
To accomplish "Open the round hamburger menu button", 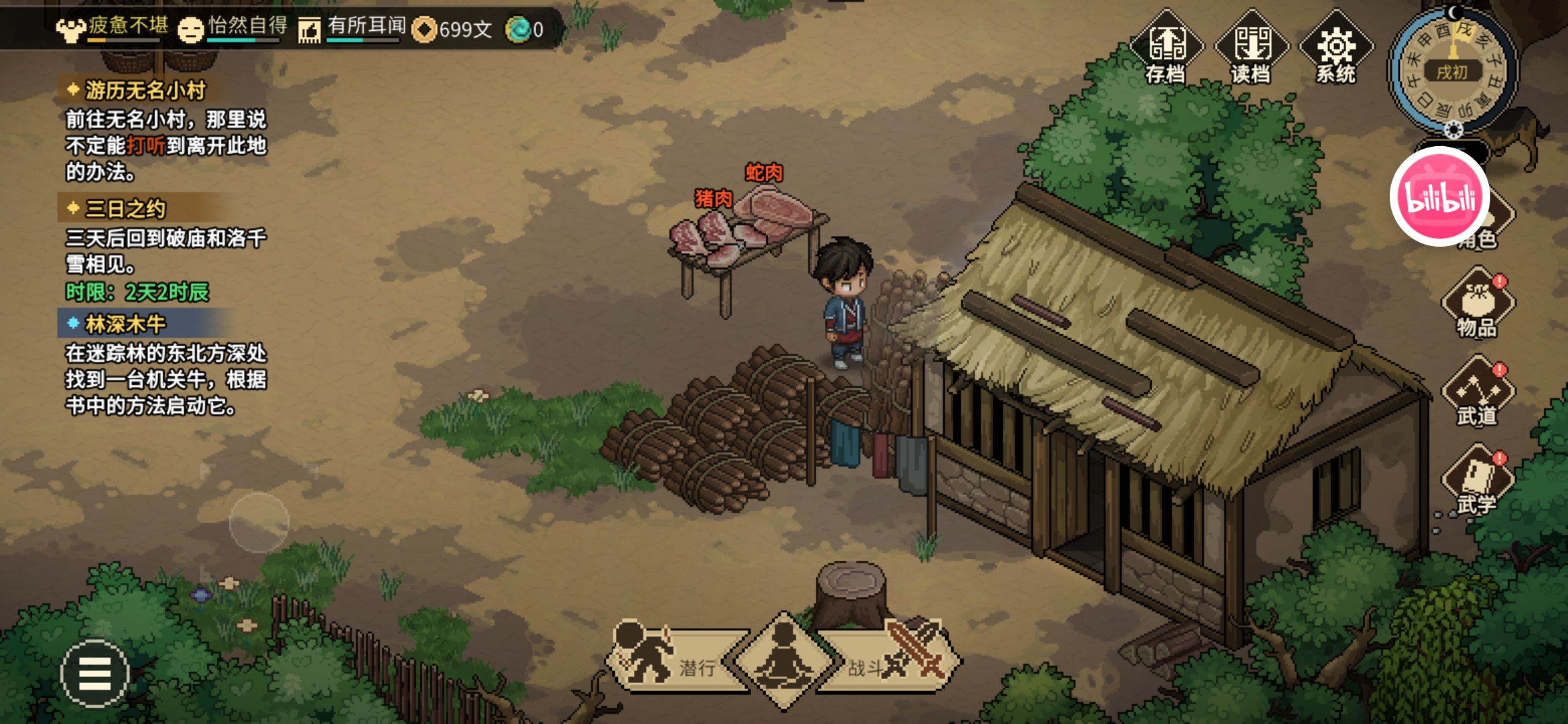I will pos(94,673).
